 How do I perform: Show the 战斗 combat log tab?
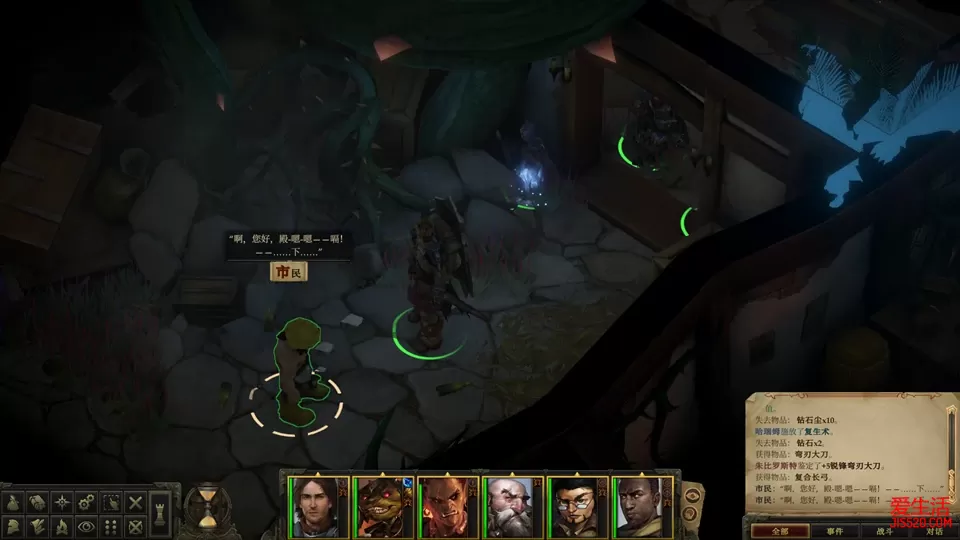click(x=884, y=530)
